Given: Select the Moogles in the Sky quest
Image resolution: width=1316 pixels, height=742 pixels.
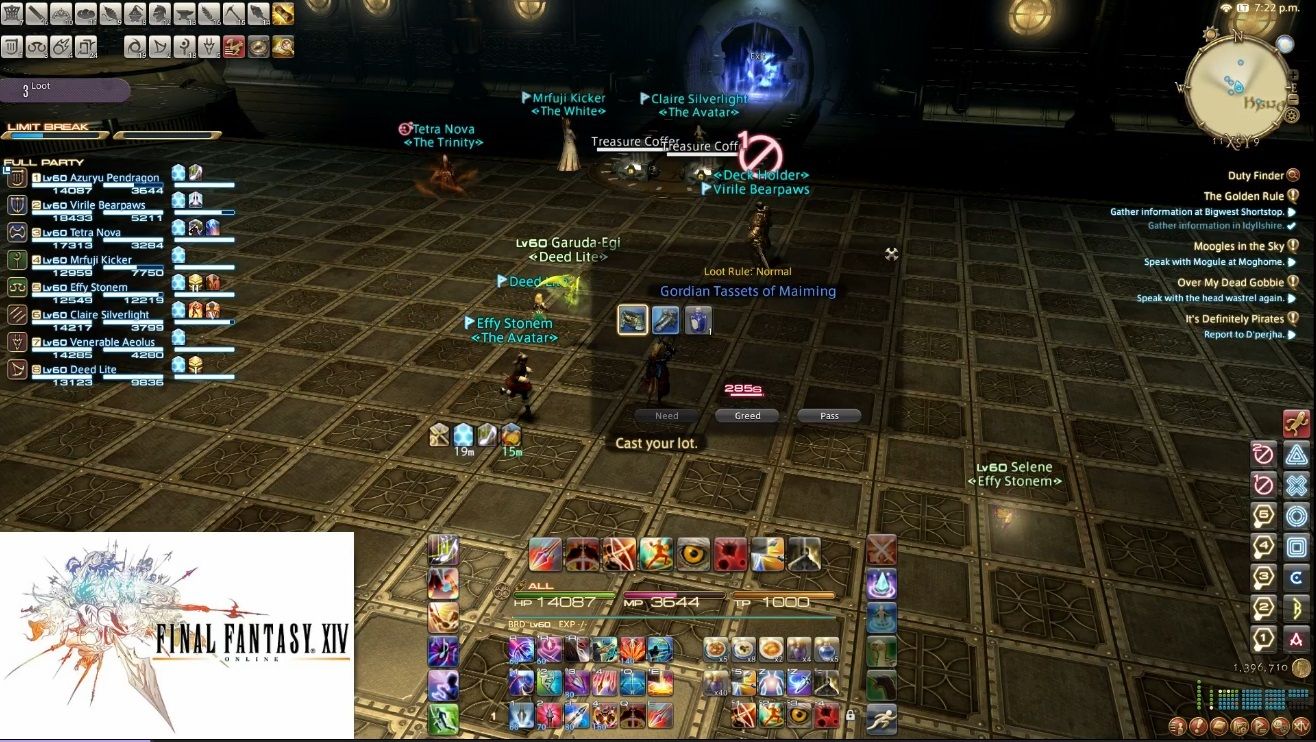Looking at the screenshot, I should pos(1238,246).
